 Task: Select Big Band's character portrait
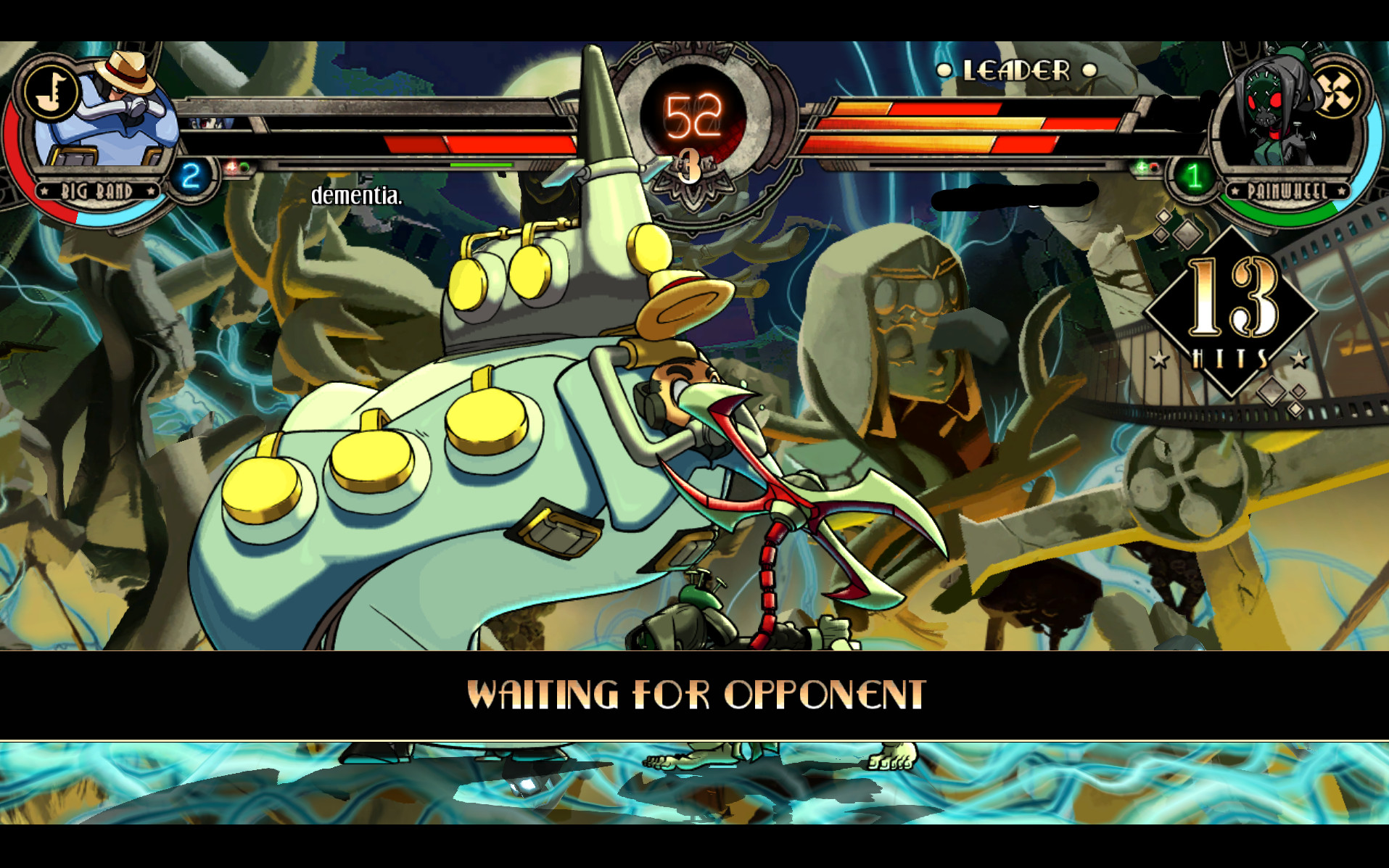[109, 116]
